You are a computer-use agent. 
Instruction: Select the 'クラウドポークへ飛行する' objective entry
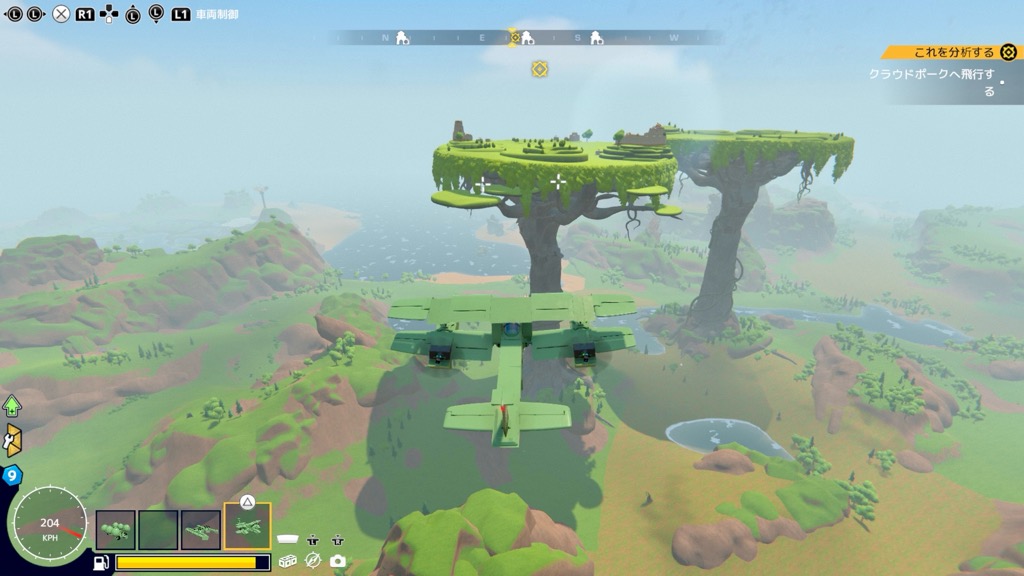[932, 82]
